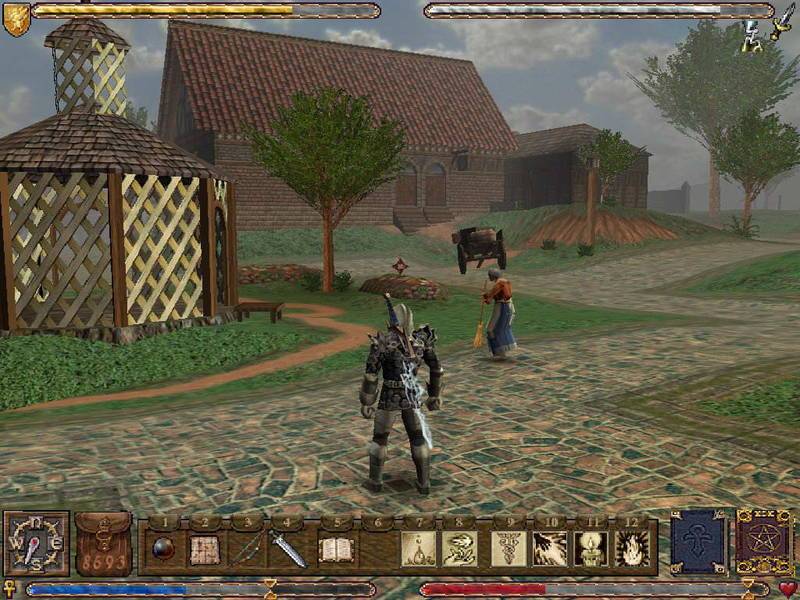Use the caduceus spell in slot 9
Viewport: 800px width, 600px height.
(508, 549)
